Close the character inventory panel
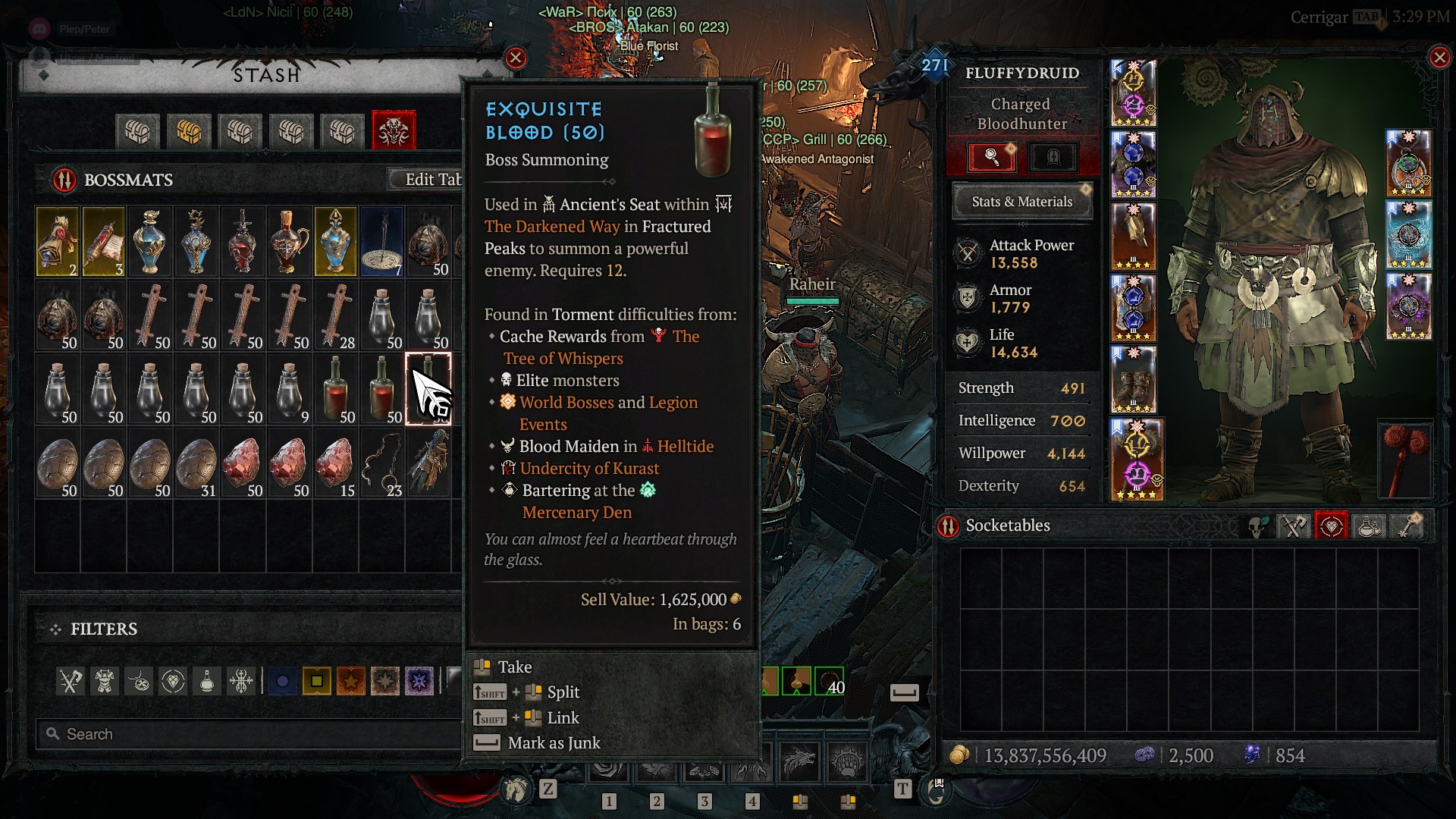This screenshot has height=819, width=1456. [x=1439, y=58]
